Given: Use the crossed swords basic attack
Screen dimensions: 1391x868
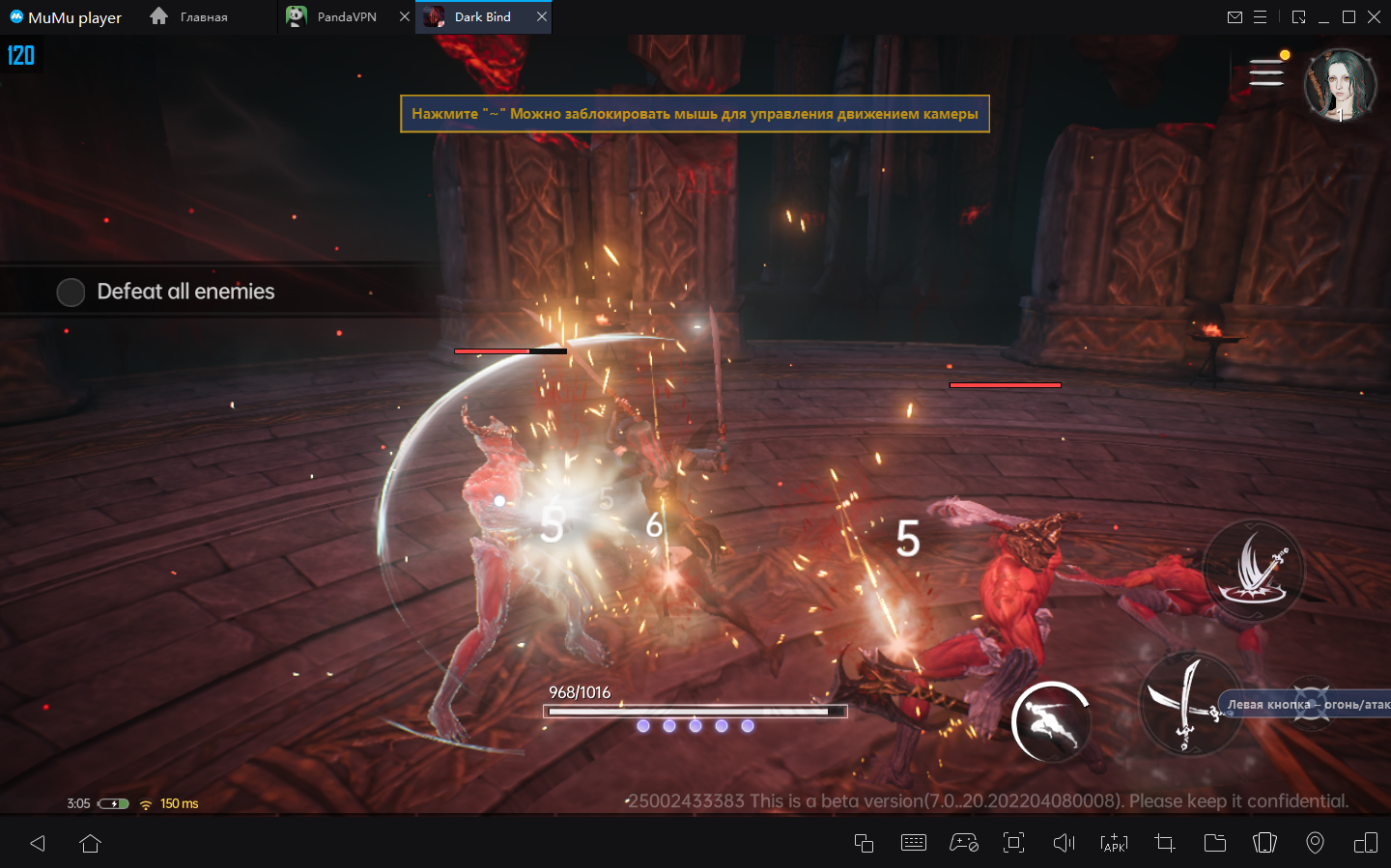Looking at the screenshot, I should [1190, 704].
